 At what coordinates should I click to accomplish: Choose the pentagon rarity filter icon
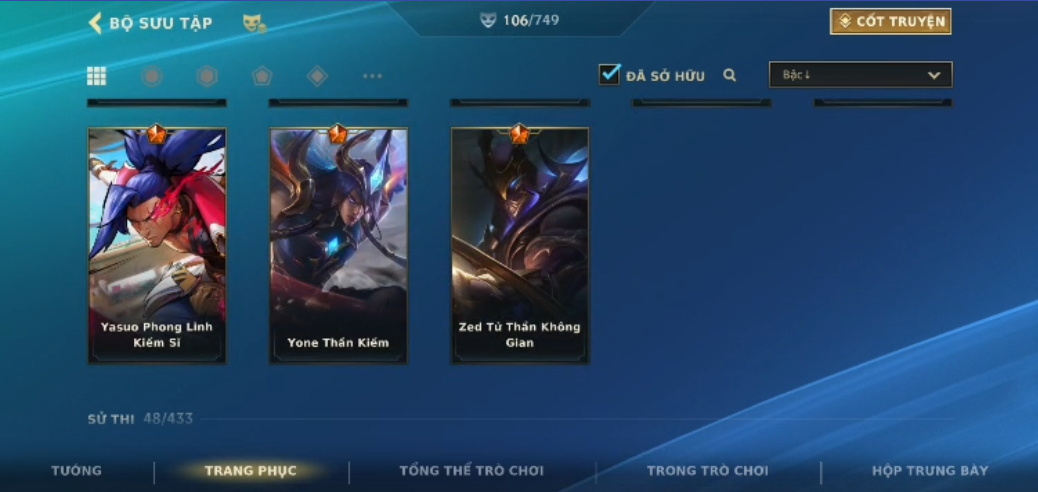point(262,76)
